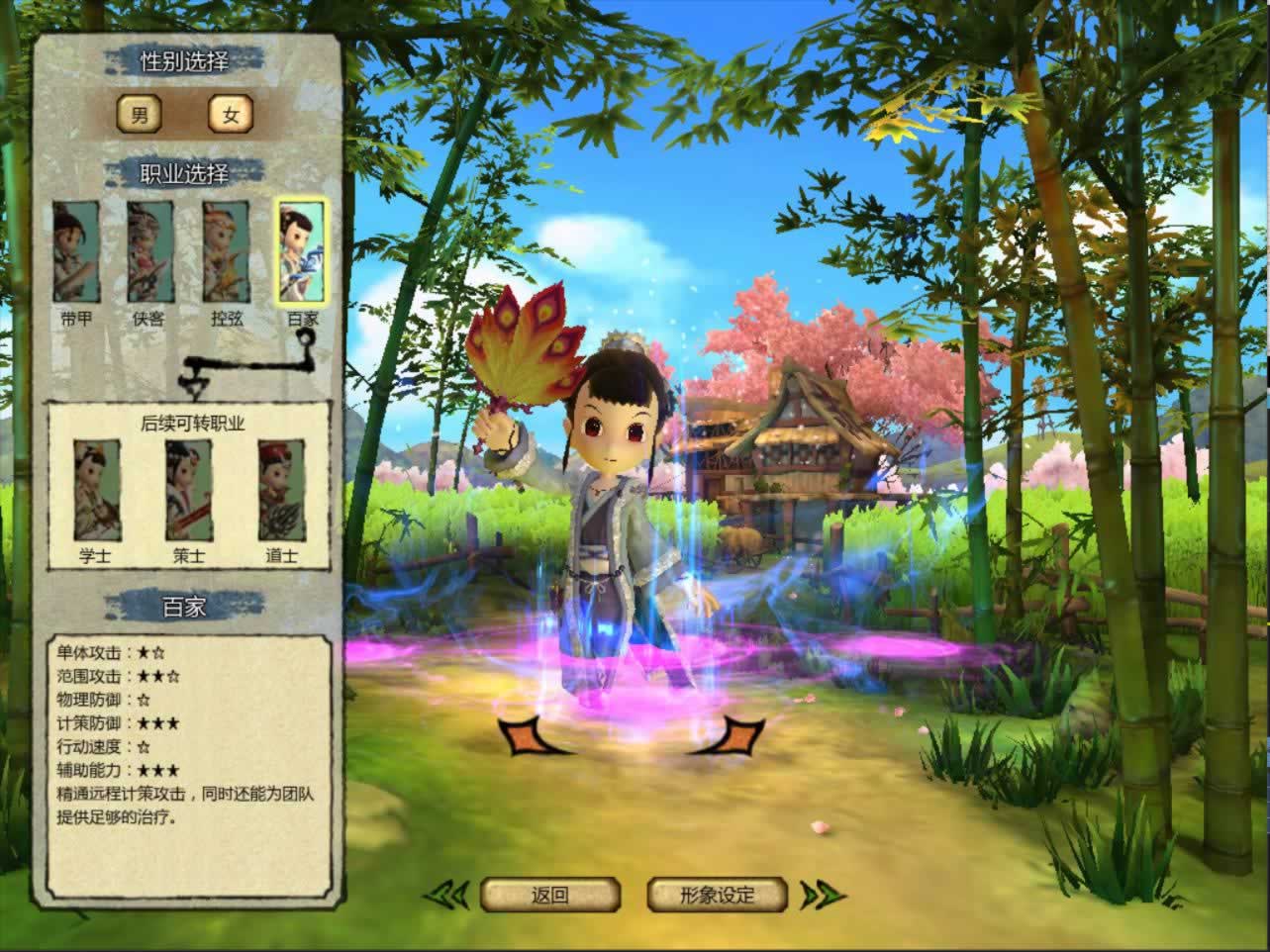
Task: Click the 学士 advanced class portrait
Action: click(x=96, y=490)
